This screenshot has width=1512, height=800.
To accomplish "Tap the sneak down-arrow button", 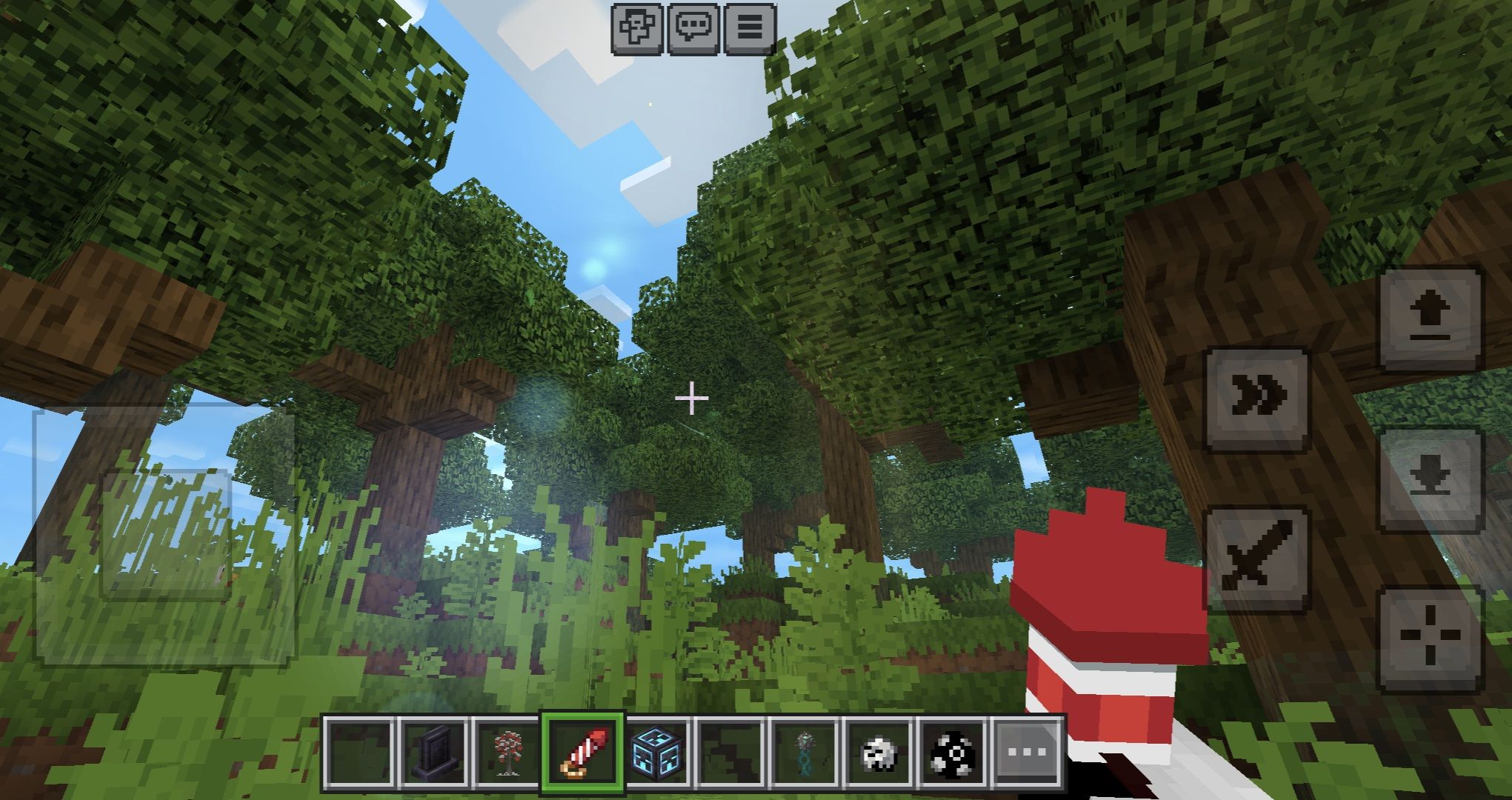I will [1431, 479].
